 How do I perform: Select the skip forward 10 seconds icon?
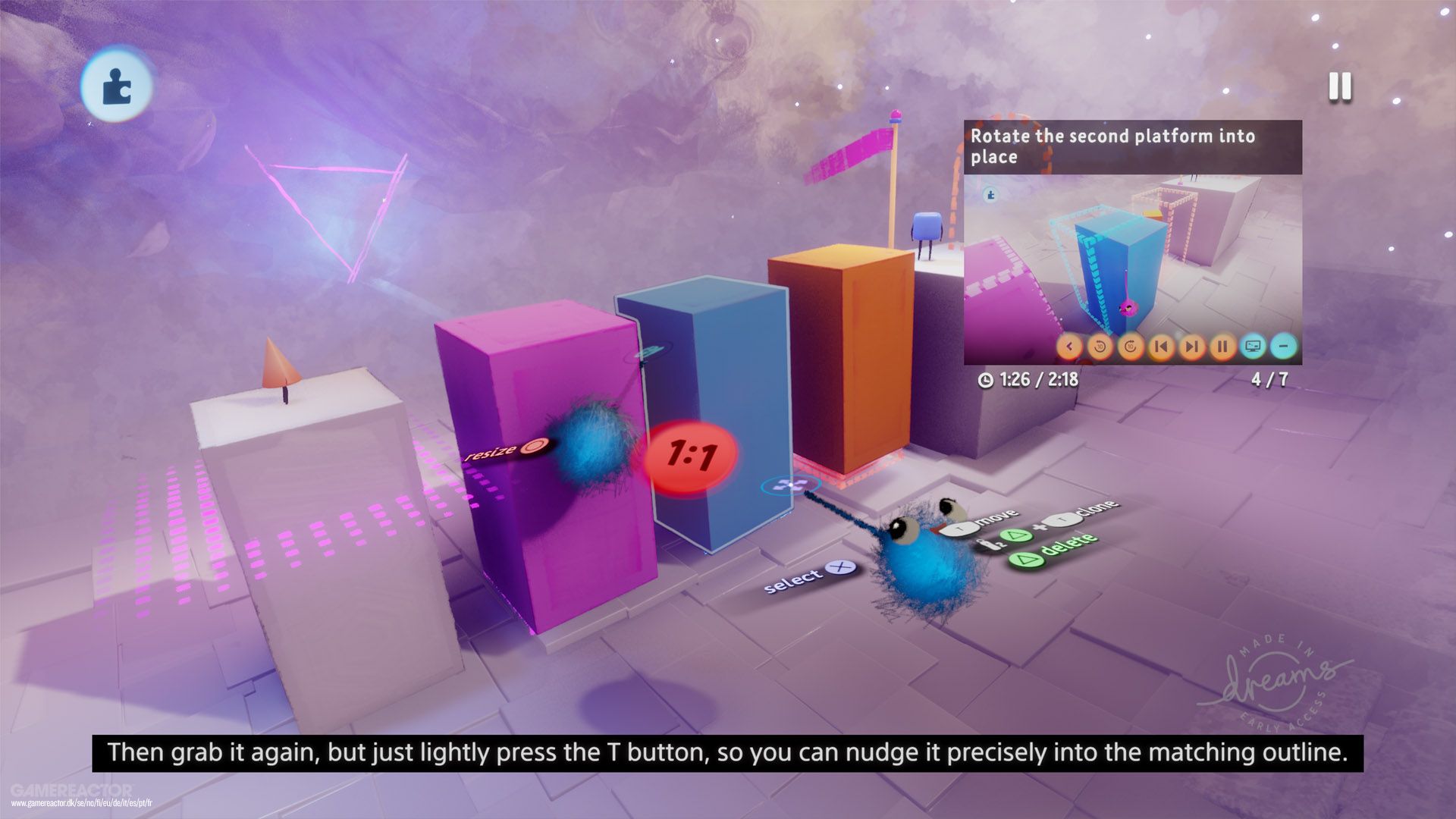tap(1129, 347)
